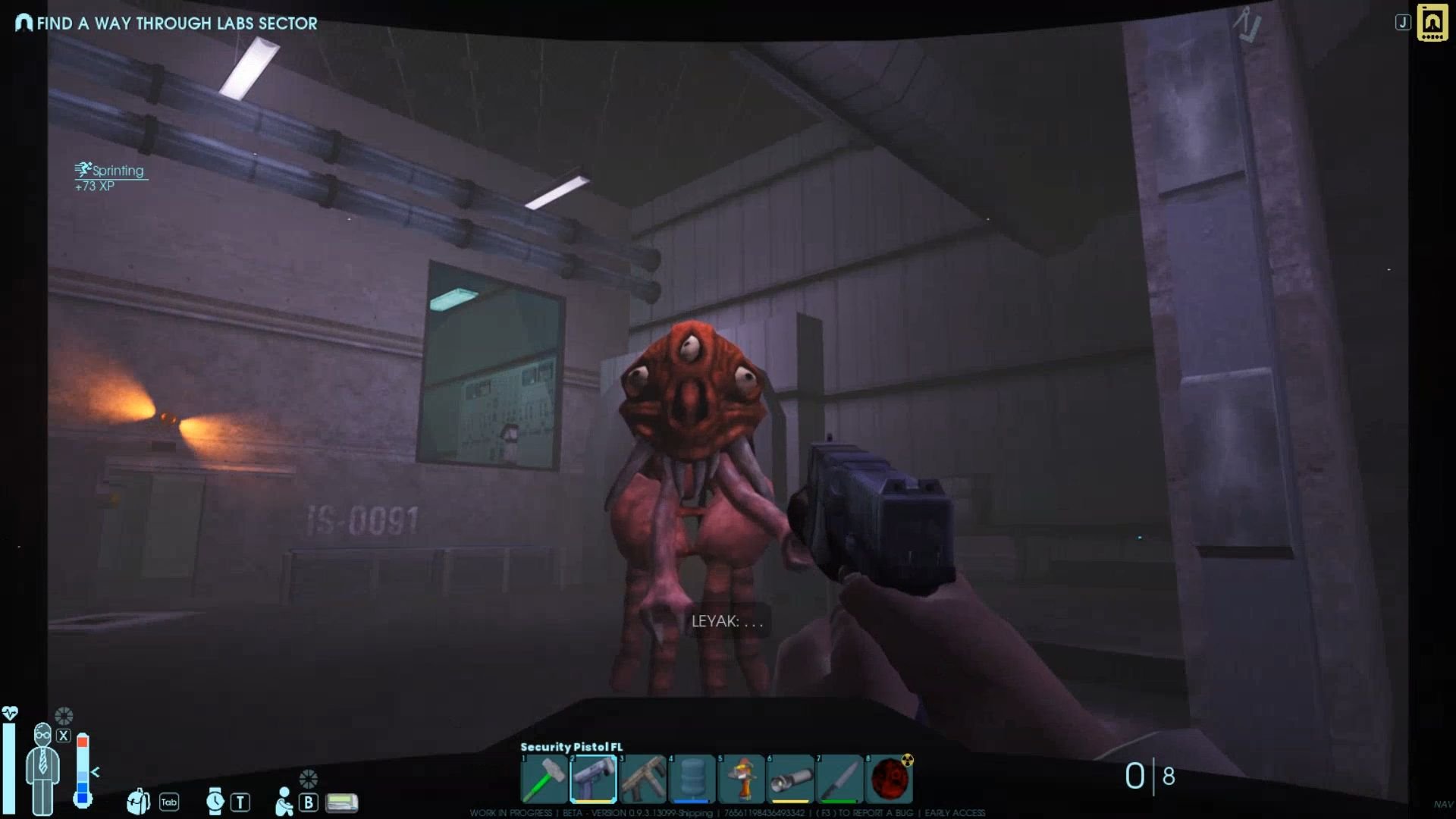The image size is (1456, 819).
Task: Click the sitting person icon
Action: pyautogui.click(x=284, y=801)
